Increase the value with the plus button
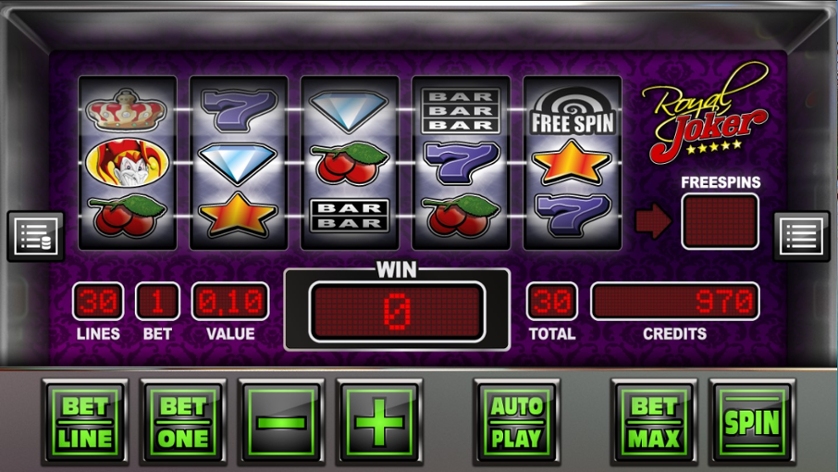Screen dimensions: 838x472 tap(379, 422)
